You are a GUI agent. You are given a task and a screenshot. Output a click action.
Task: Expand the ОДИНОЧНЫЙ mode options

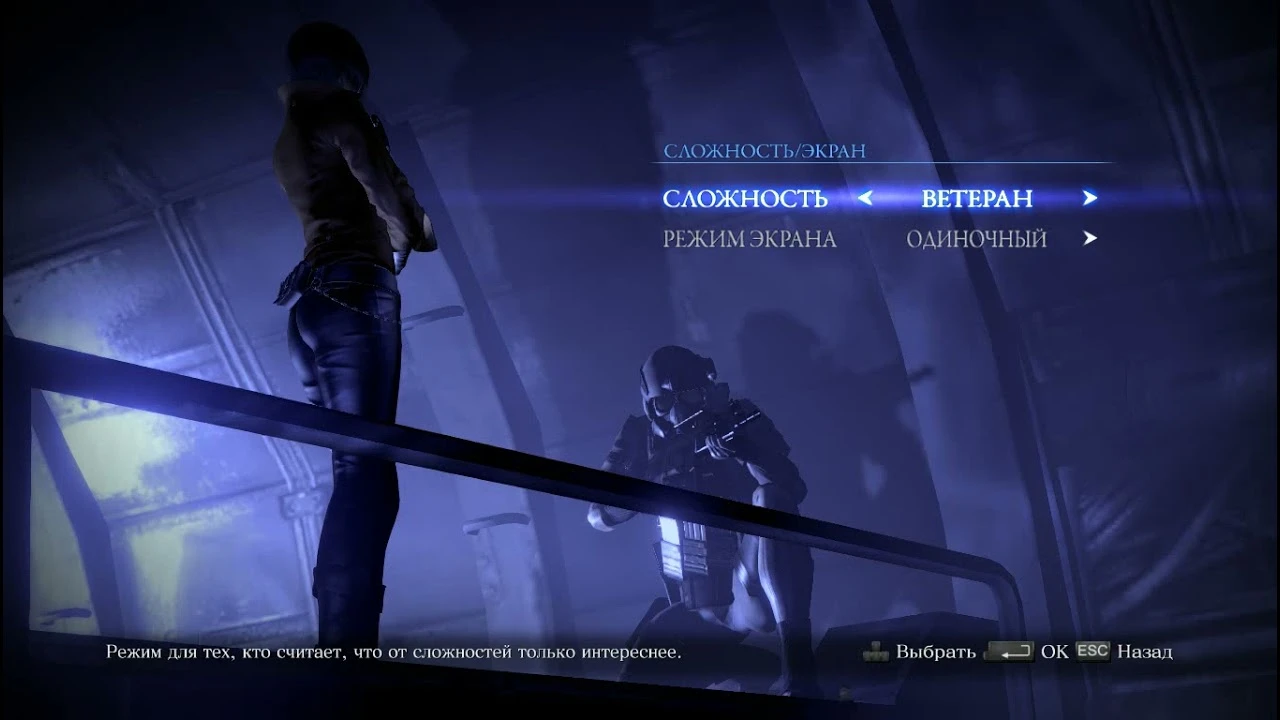975,238
